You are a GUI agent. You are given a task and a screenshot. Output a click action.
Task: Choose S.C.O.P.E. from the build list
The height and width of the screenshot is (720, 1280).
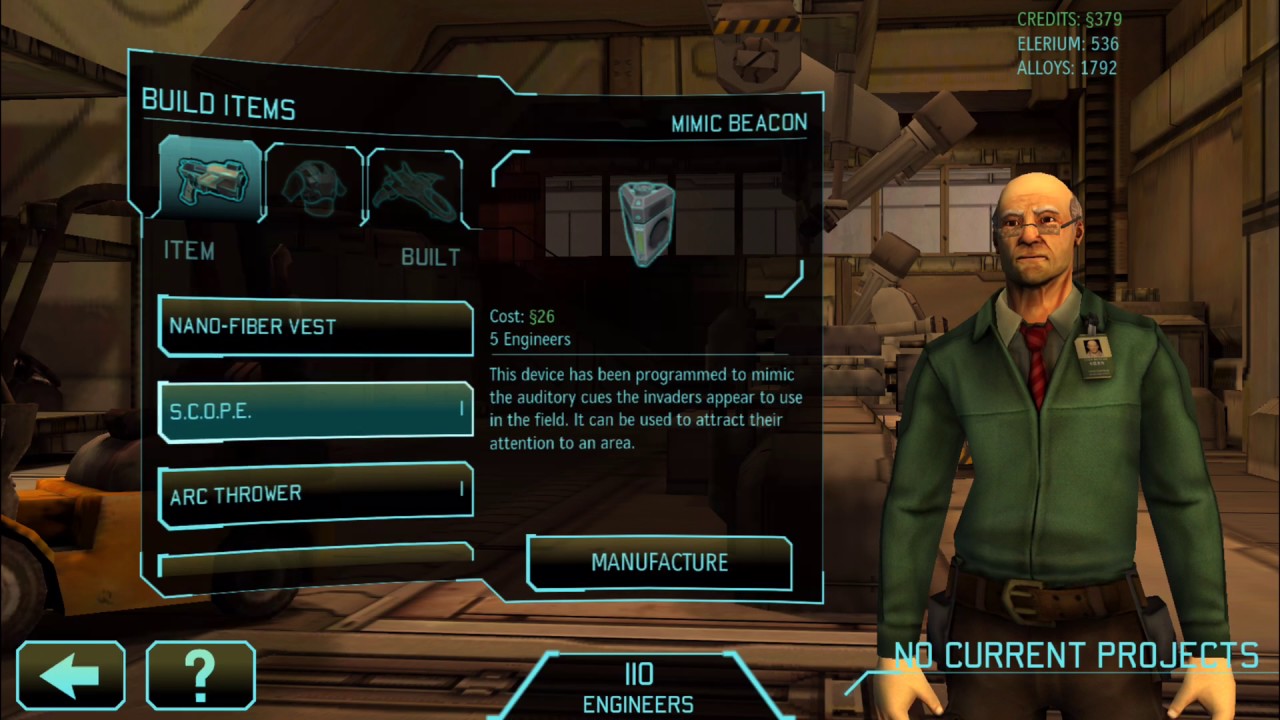point(315,410)
